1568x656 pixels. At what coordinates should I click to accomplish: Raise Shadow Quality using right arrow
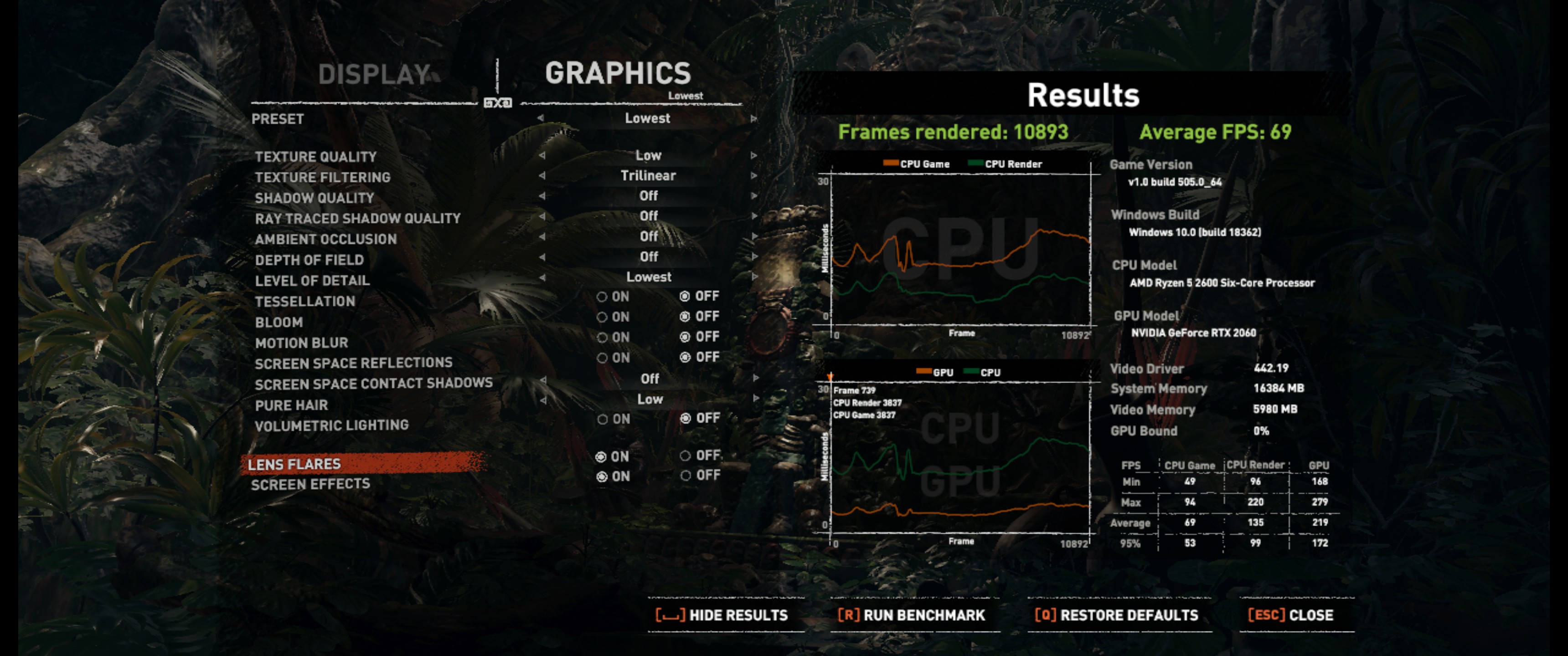click(753, 196)
